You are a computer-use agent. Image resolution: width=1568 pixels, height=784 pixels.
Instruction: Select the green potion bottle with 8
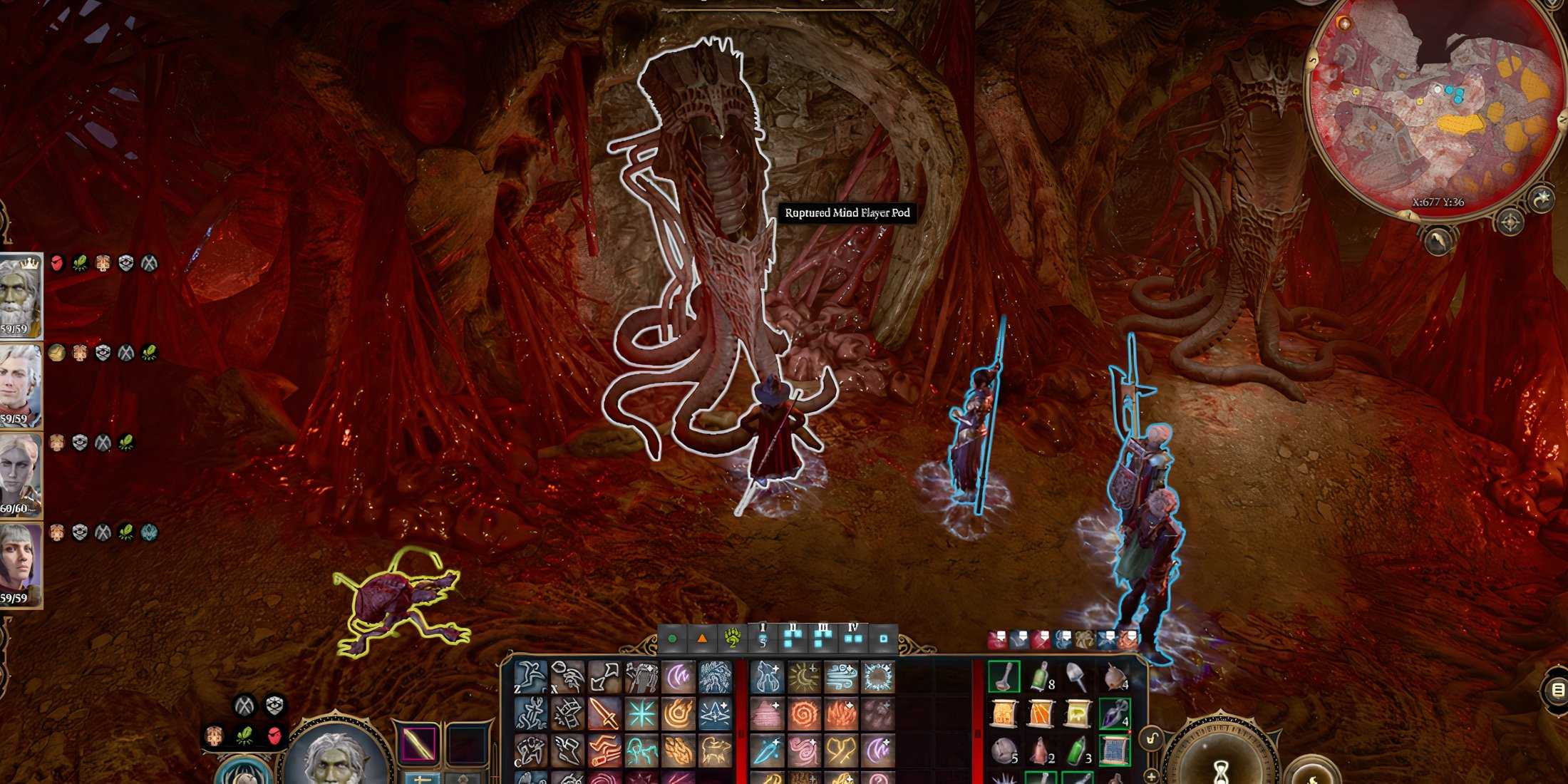(1041, 676)
